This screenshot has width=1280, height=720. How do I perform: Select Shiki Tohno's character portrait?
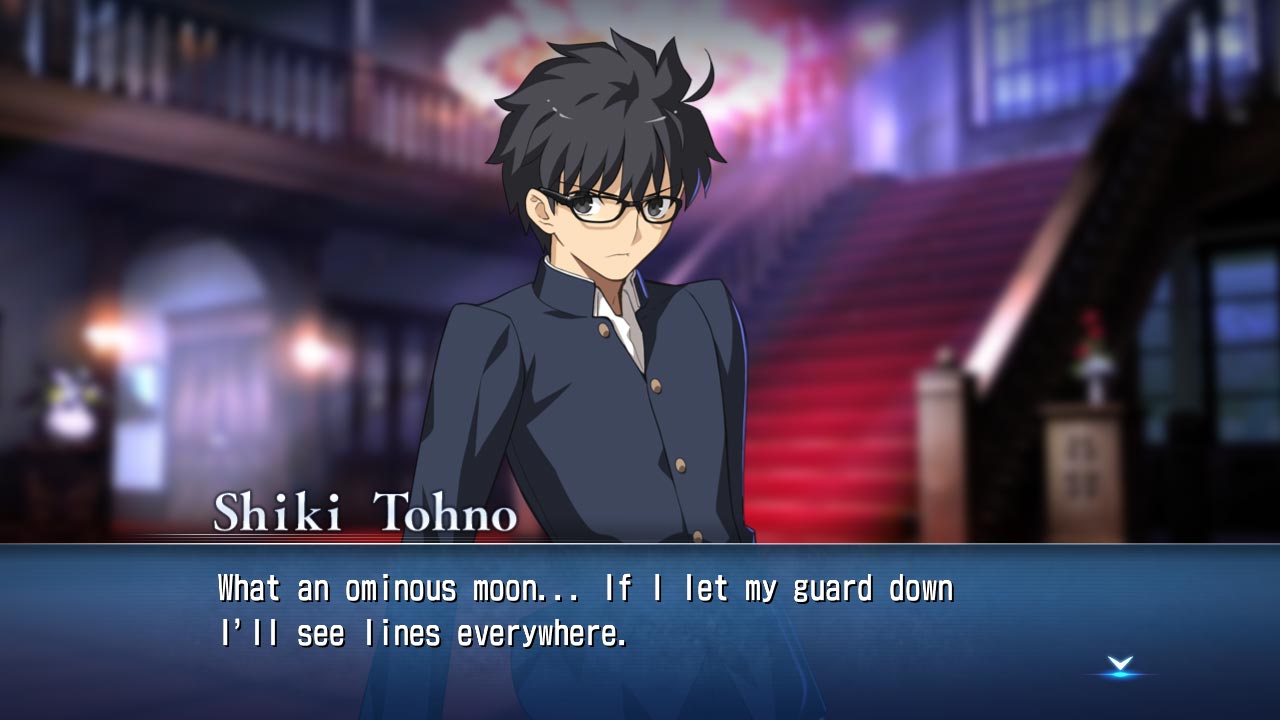[x=600, y=300]
